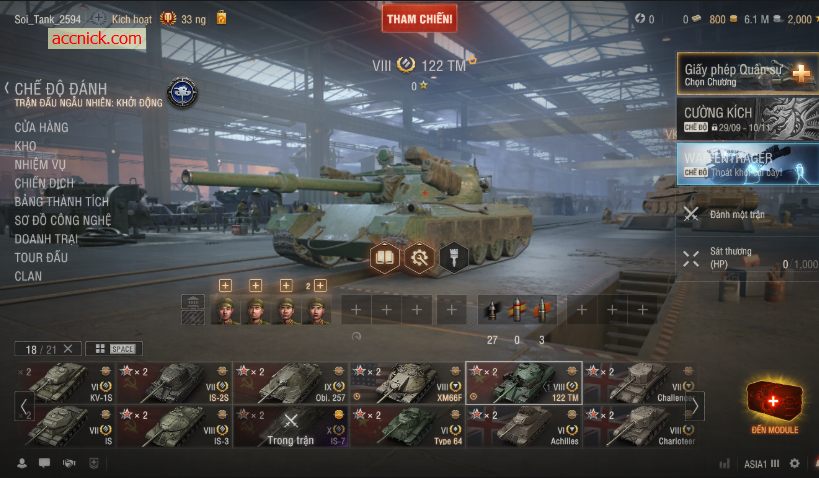Choose the IS-3 tank from the carousel
This screenshot has height=478, width=819.
tap(173, 426)
